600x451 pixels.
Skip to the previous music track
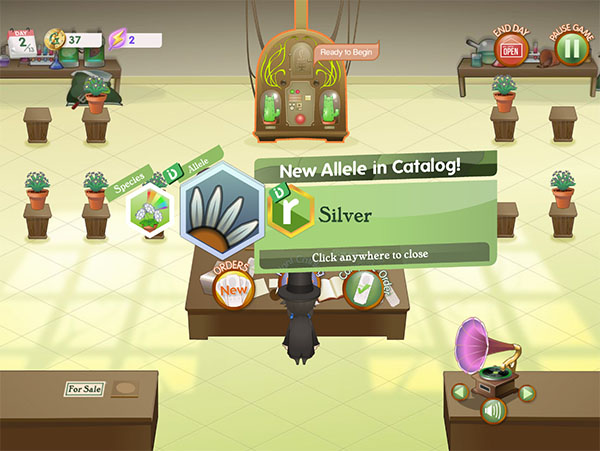click(x=458, y=392)
